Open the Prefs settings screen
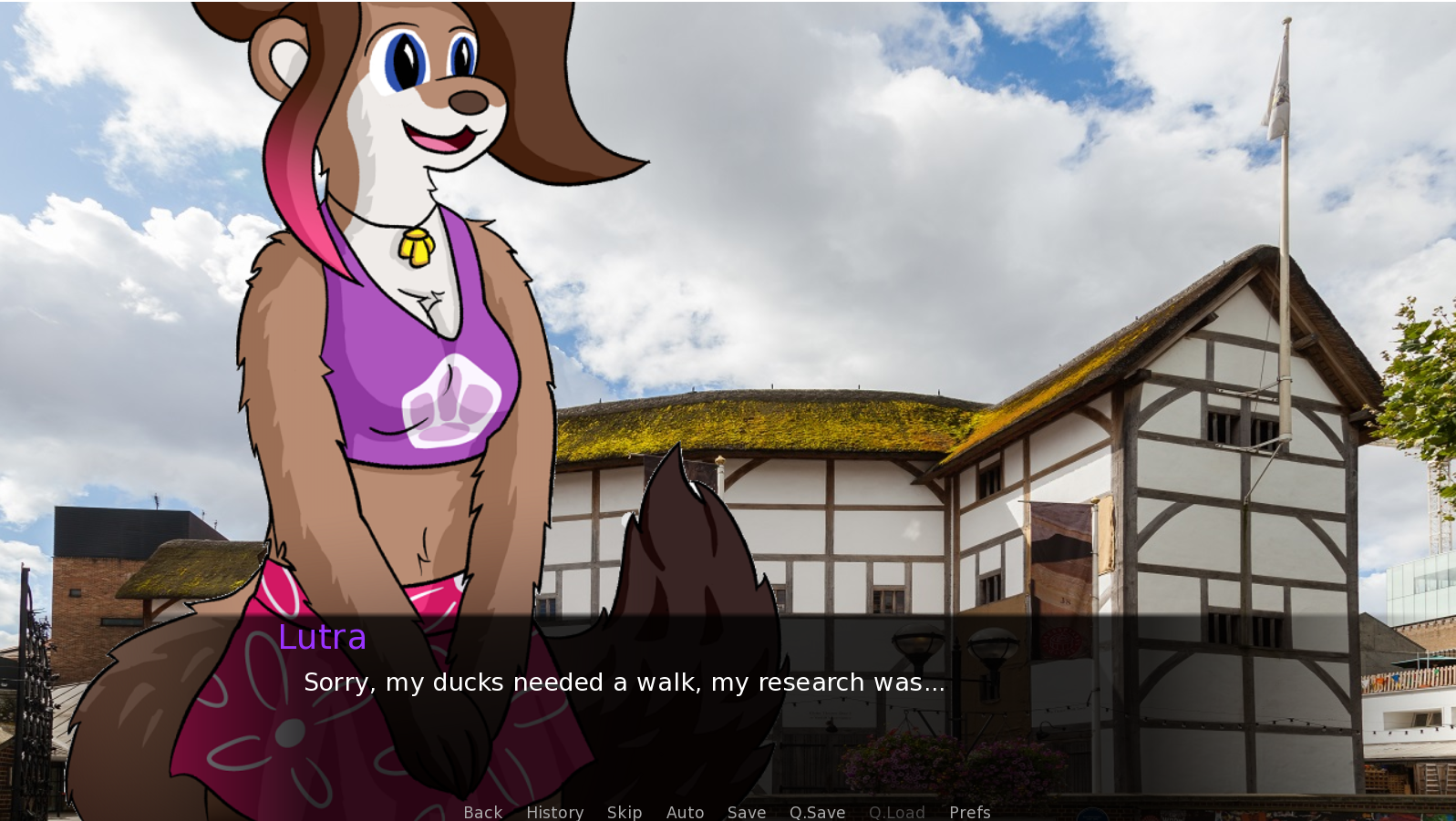The image size is (1456, 821). (x=969, y=812)
